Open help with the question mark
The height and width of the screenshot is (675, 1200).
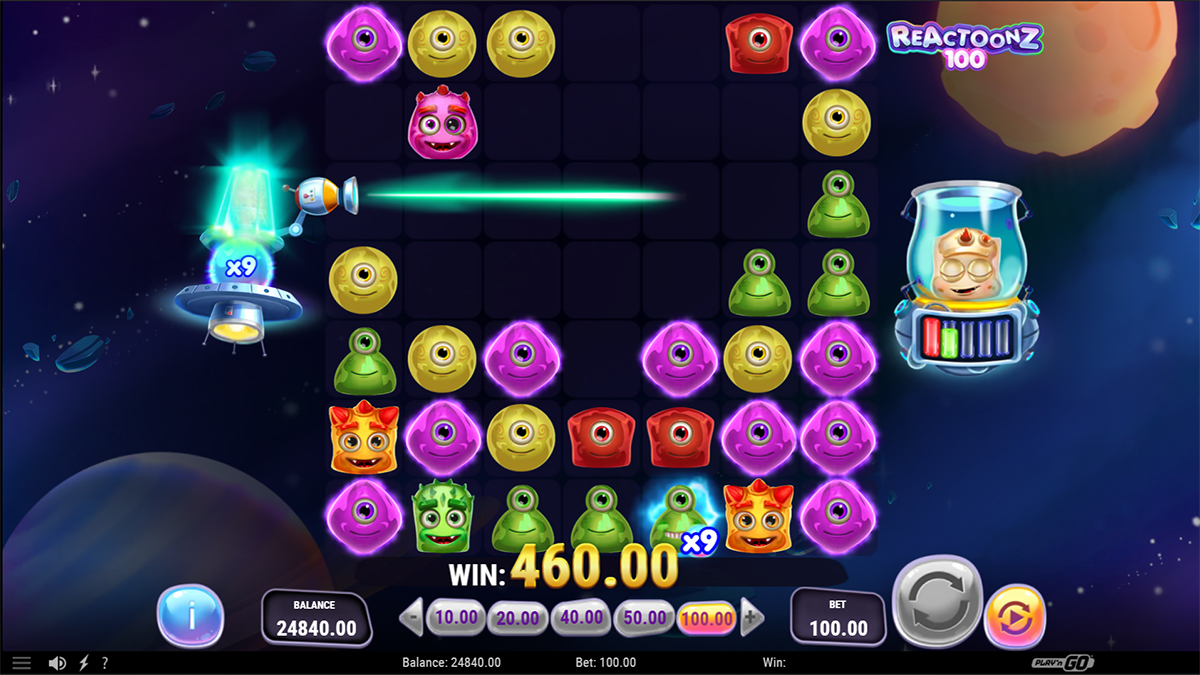pyautogui.click(x=104, y=662)
